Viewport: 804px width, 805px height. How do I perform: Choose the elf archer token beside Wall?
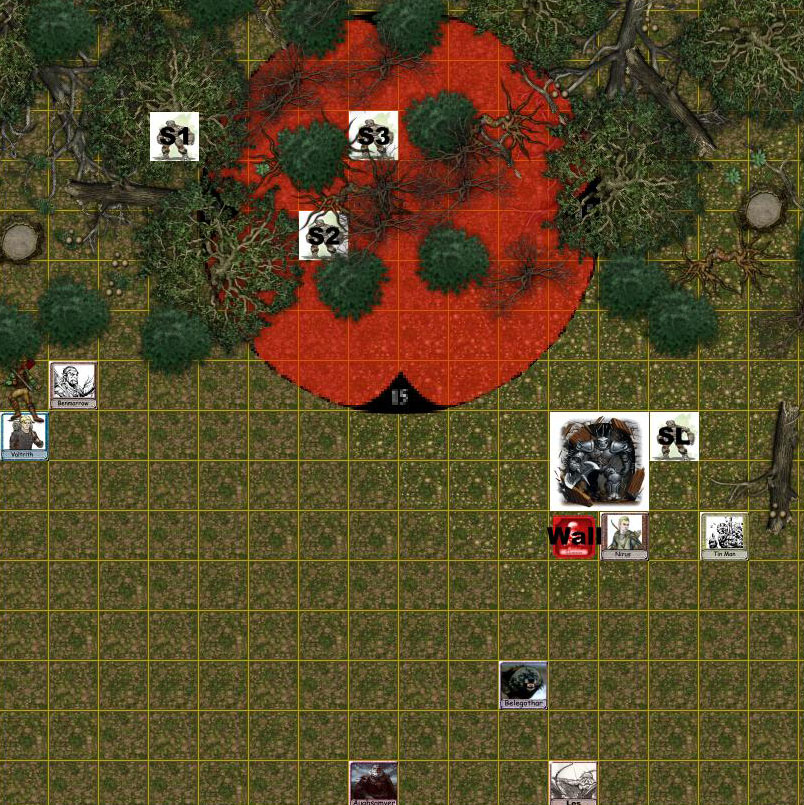click(x=624, y=535)
